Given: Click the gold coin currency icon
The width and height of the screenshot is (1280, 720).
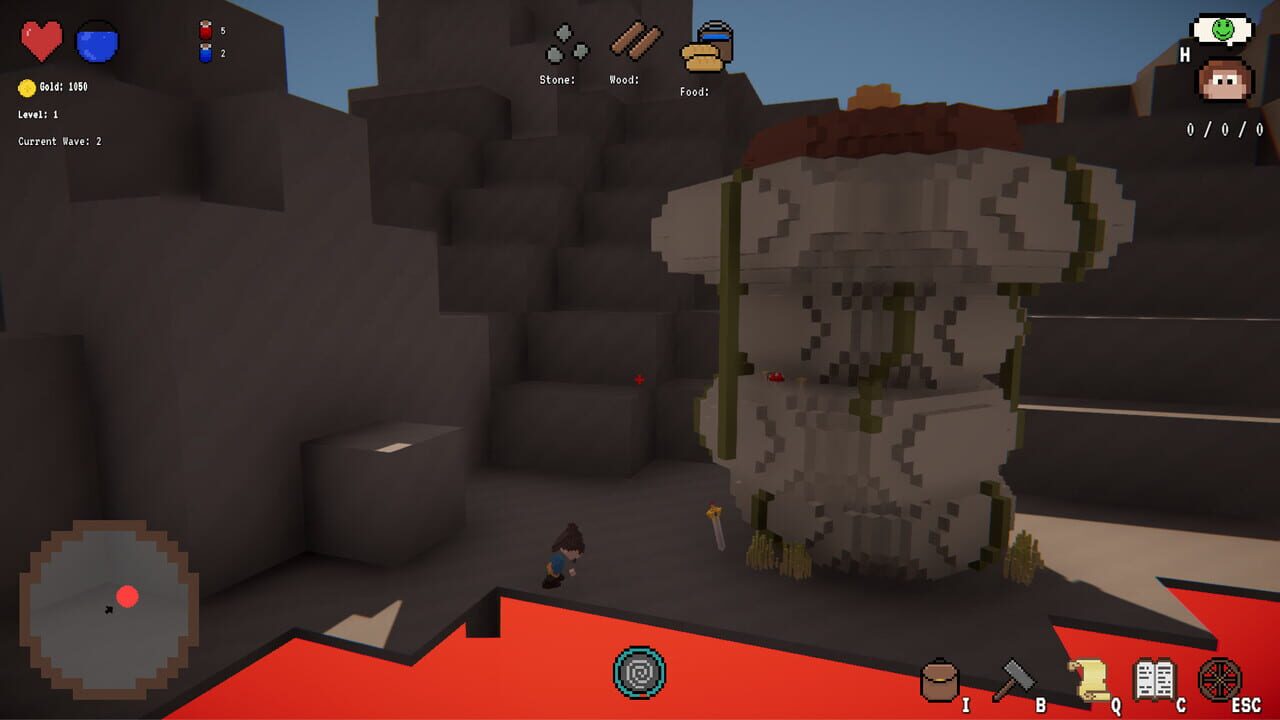Looking at the screenshot, I should [x=27, y=86].
